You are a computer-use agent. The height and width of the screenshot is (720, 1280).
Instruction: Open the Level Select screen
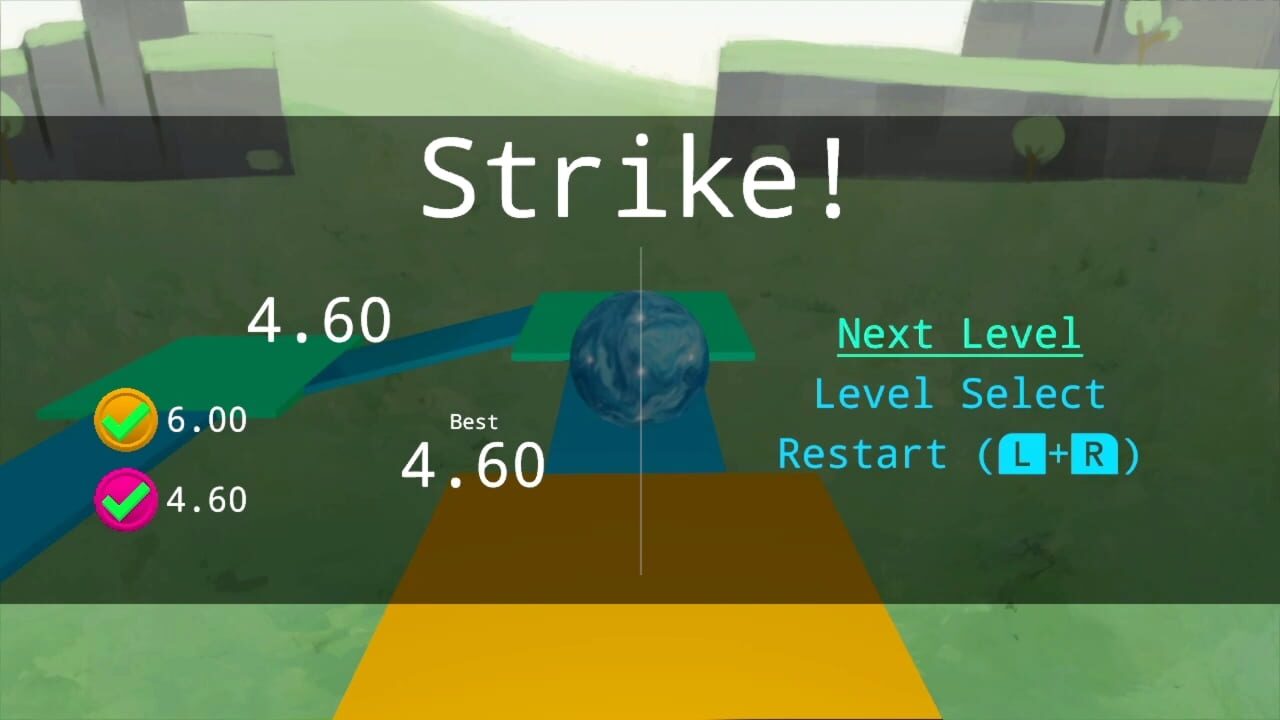click(960, 393)
